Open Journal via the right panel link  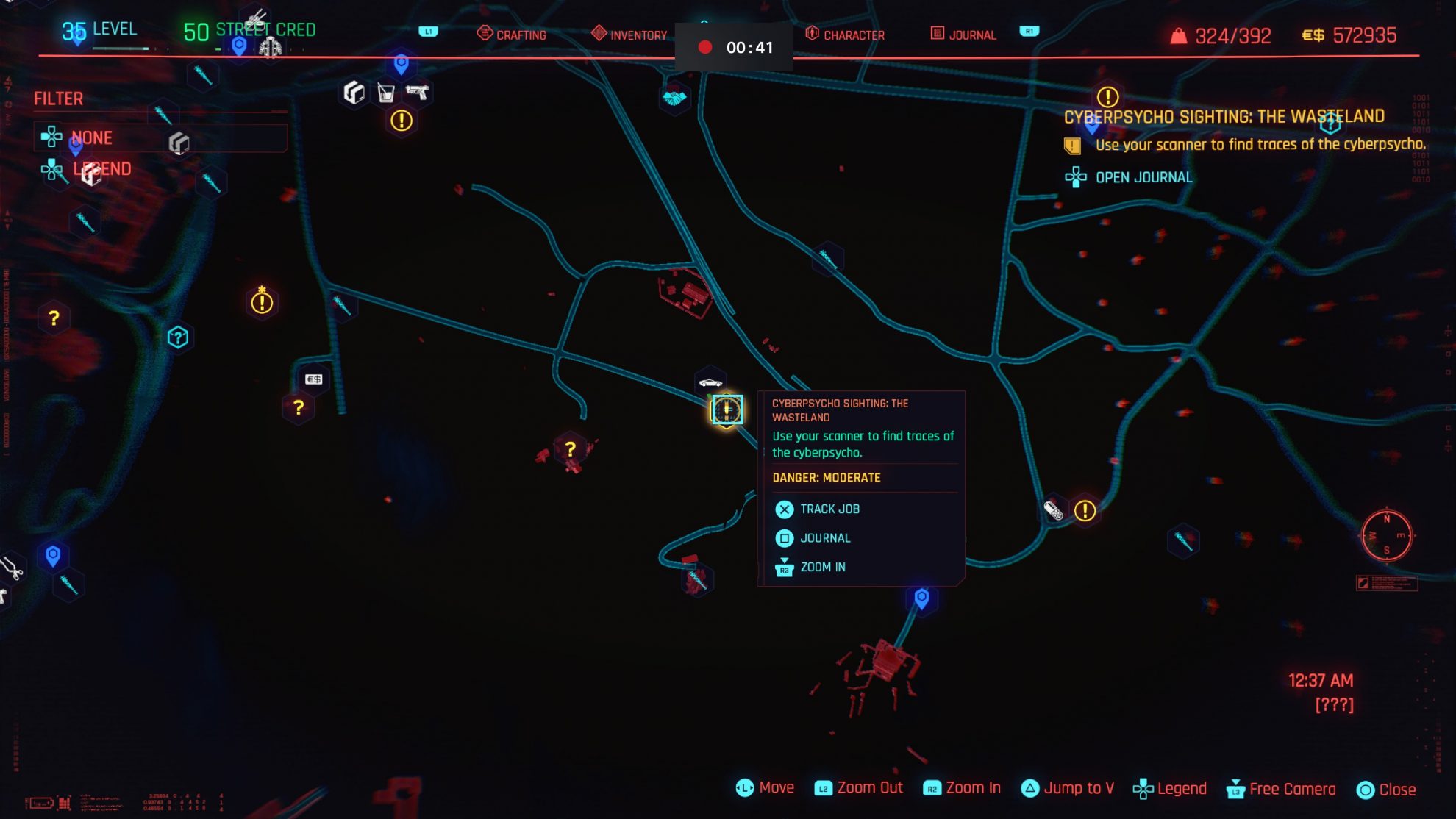point(1143,177)
